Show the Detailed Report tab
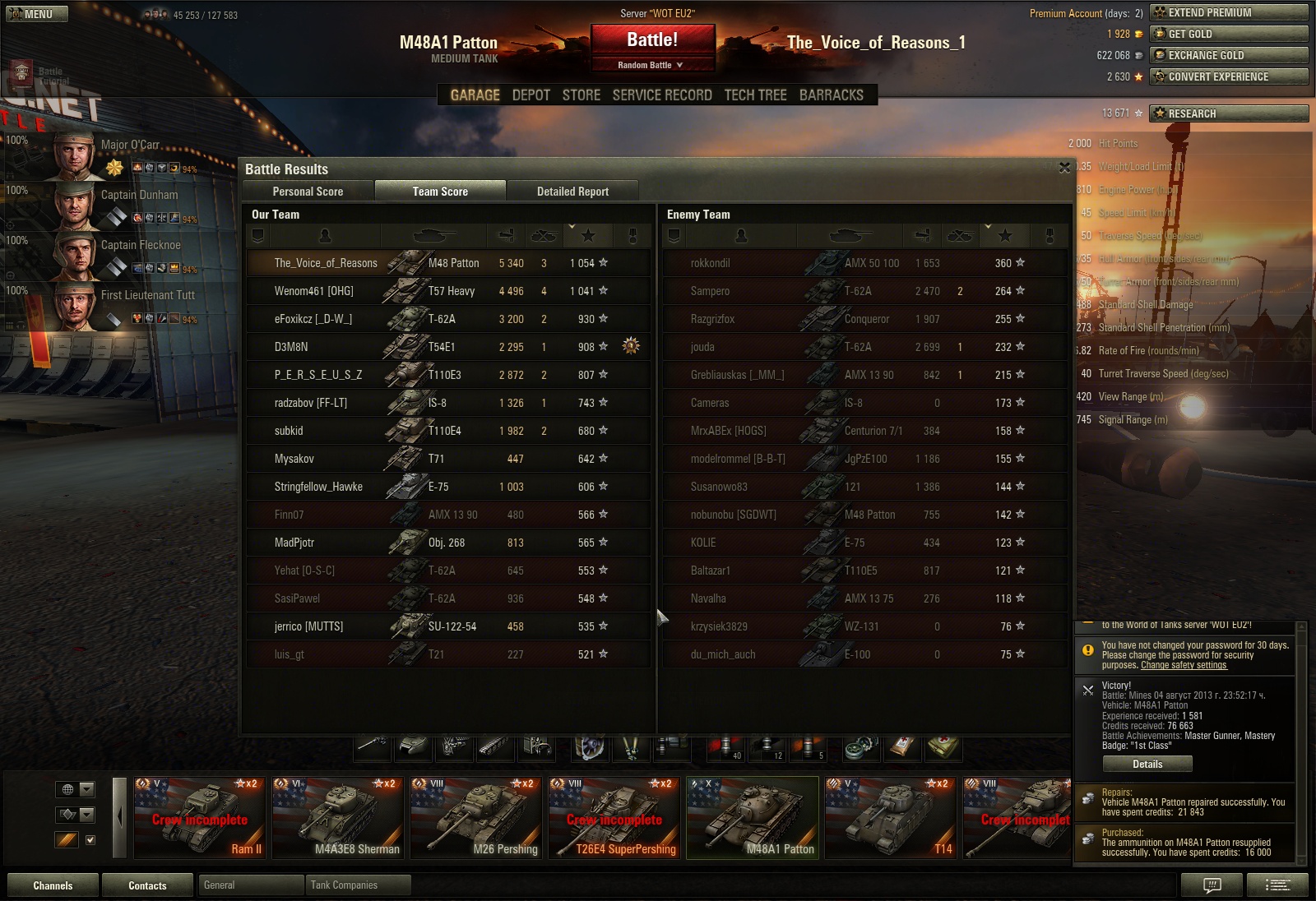Image resolution: width=1316 pixels, height=901 pixels. click(572, 192)
